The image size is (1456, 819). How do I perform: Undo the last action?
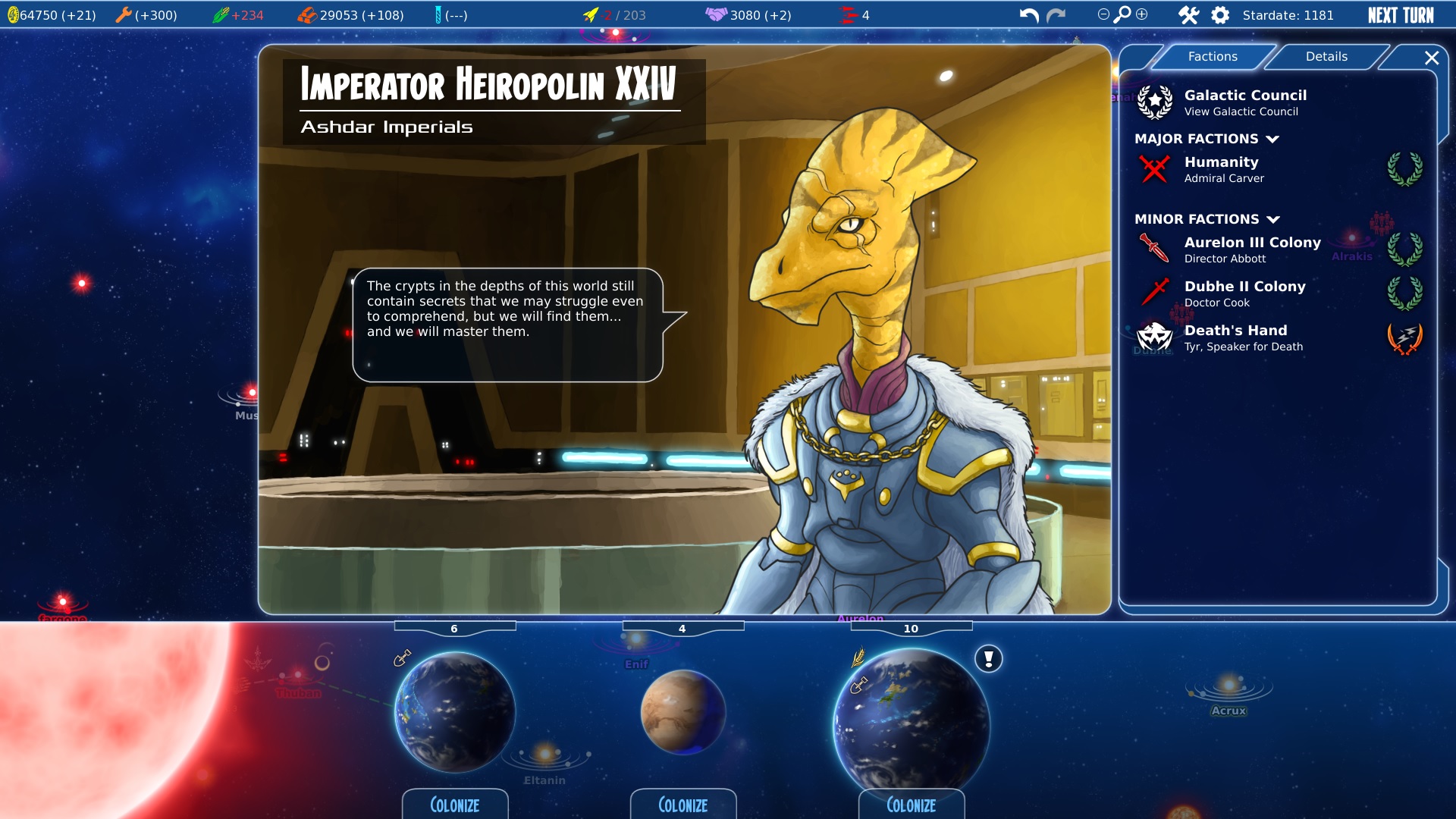pos(1028,15)
